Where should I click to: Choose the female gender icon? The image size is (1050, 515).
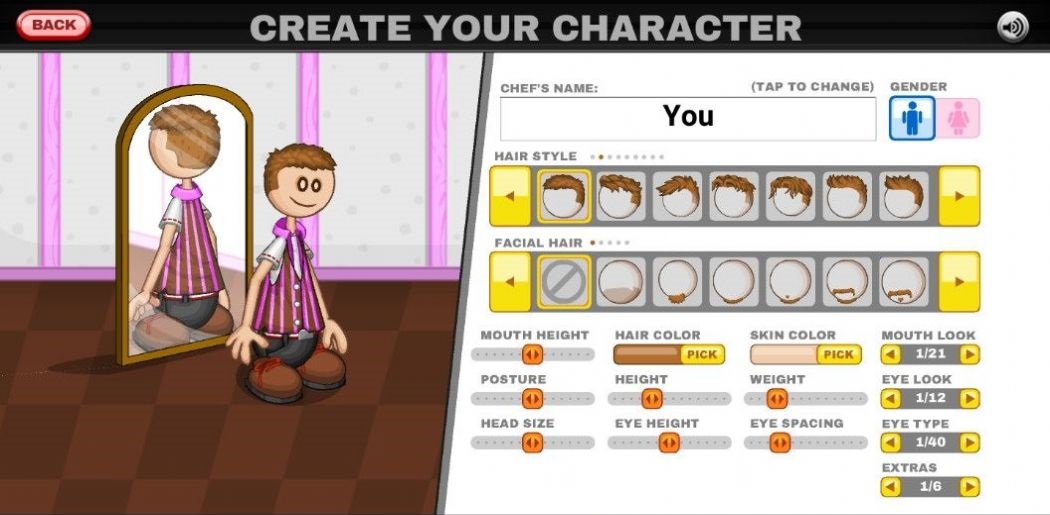(x=959, y=118)
